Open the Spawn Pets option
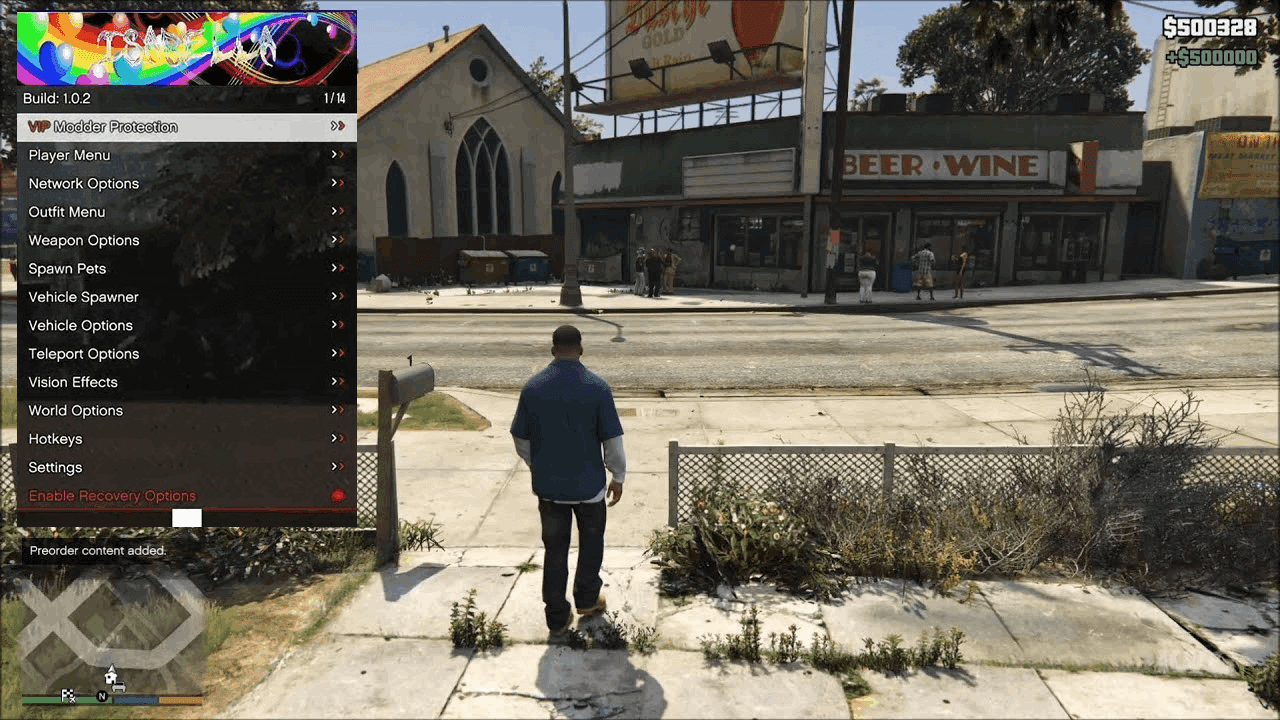Image resolution: width=1280 pixels, height=720 pixels. pyautogui.click(x=67, y=268)
